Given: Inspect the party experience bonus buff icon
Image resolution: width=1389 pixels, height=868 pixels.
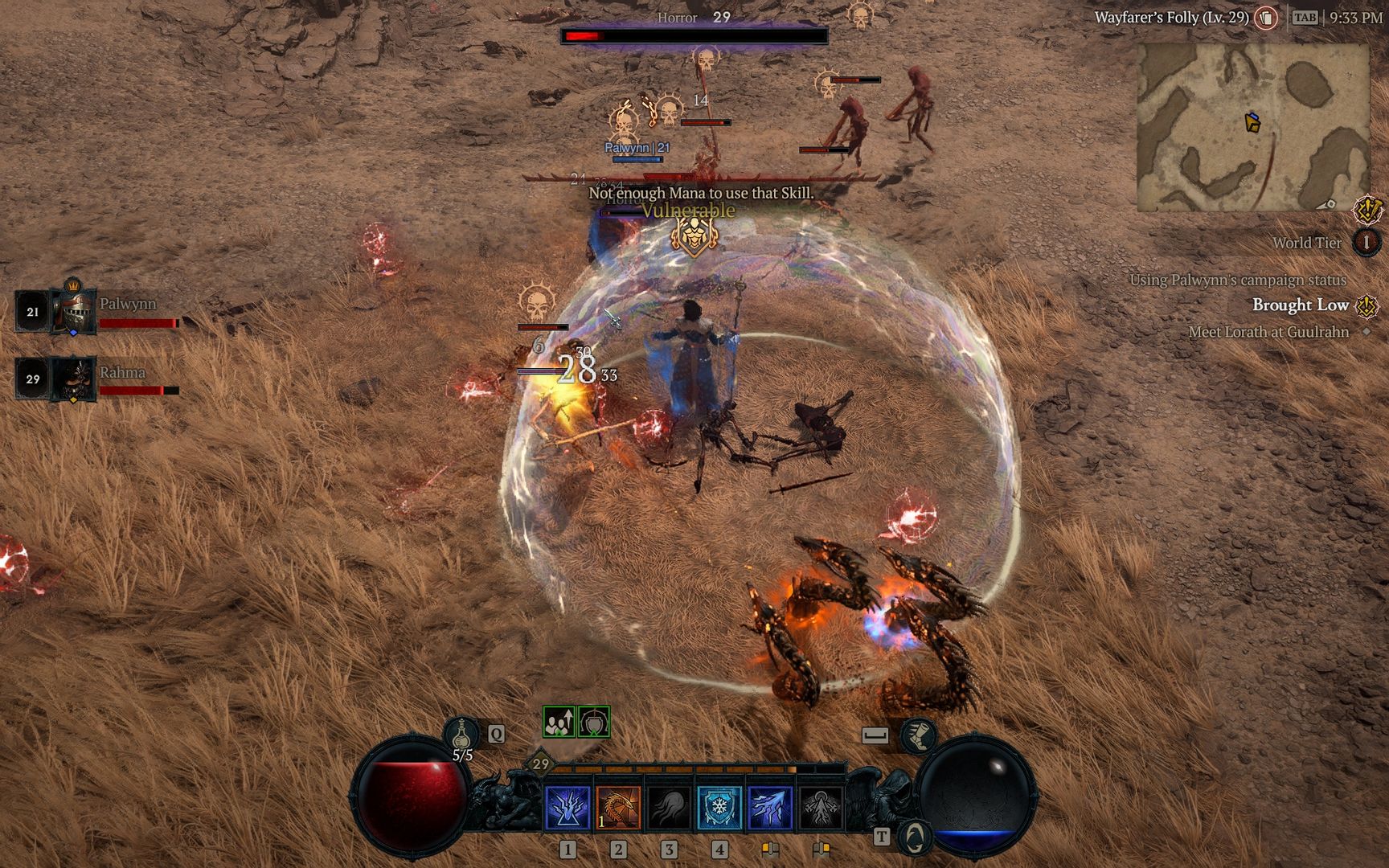Looking at the screenshot, I should coord(559,722).
